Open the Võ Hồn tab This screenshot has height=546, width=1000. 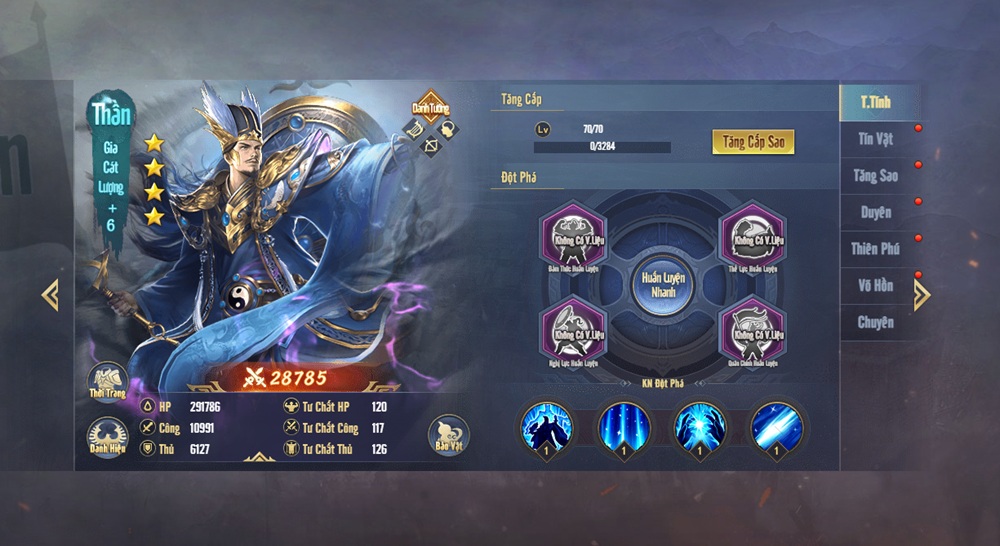click(x=876, y=286)
